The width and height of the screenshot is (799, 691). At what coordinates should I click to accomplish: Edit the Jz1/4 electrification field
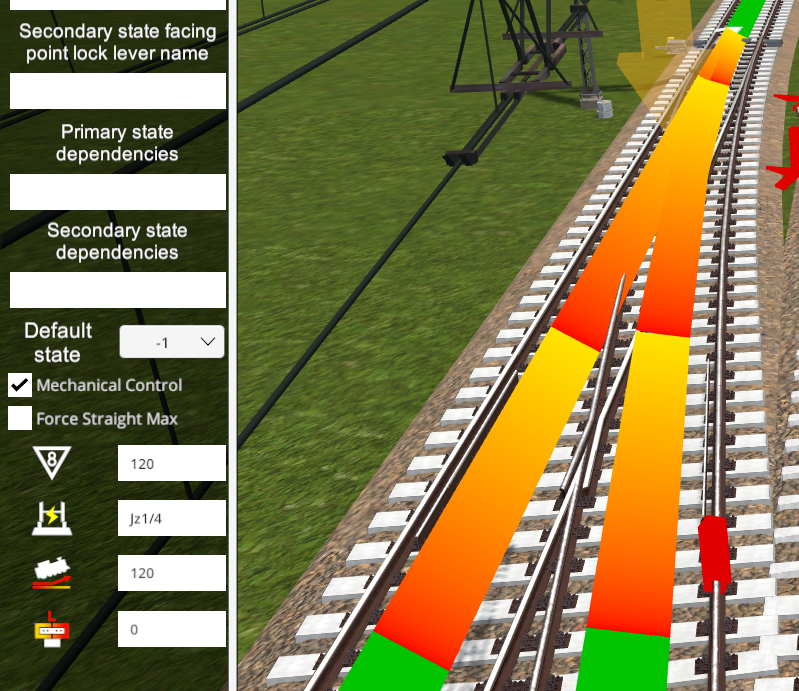[x=171, y=518]
